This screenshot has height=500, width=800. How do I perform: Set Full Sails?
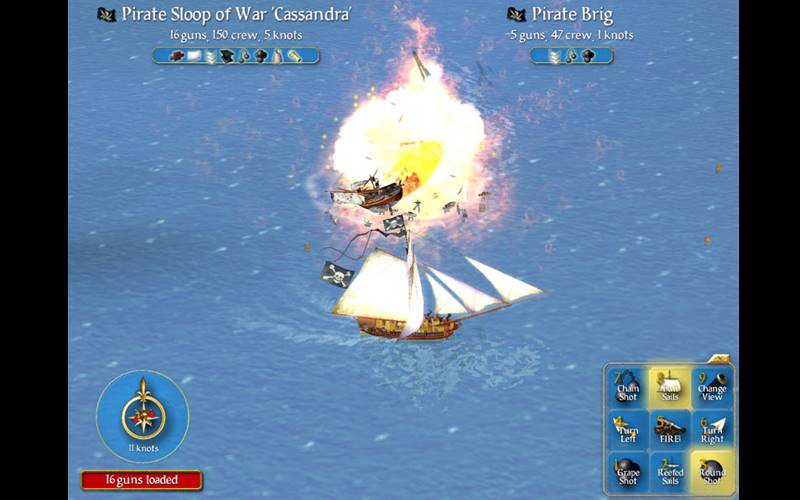670,387
